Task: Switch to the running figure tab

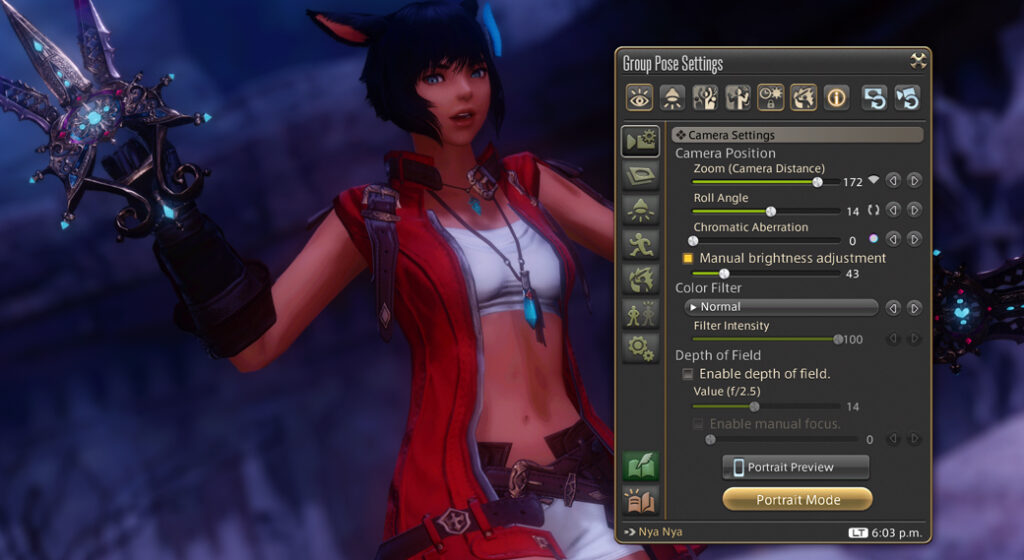Action: coord(640,244)
